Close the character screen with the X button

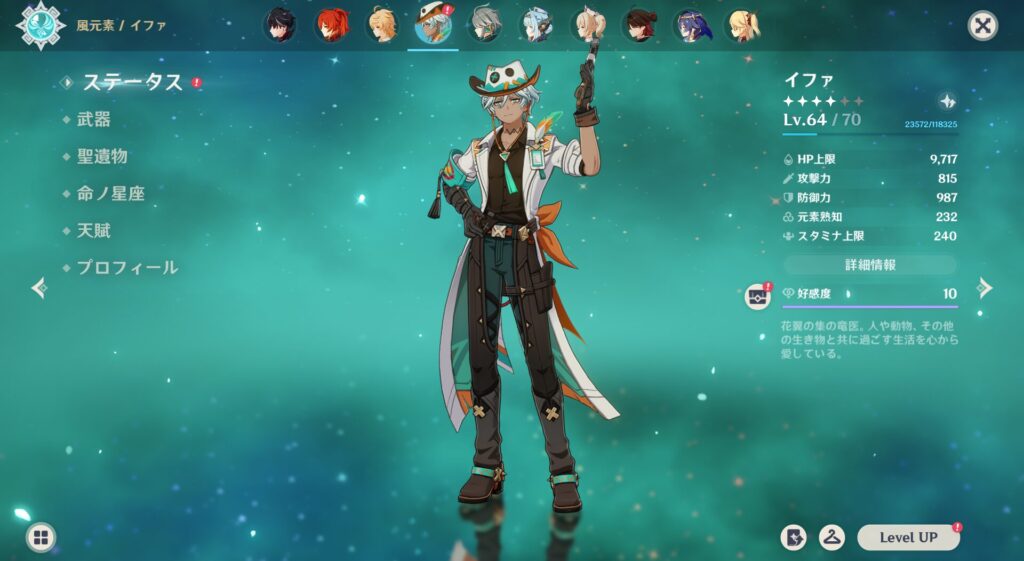point(983,26)
